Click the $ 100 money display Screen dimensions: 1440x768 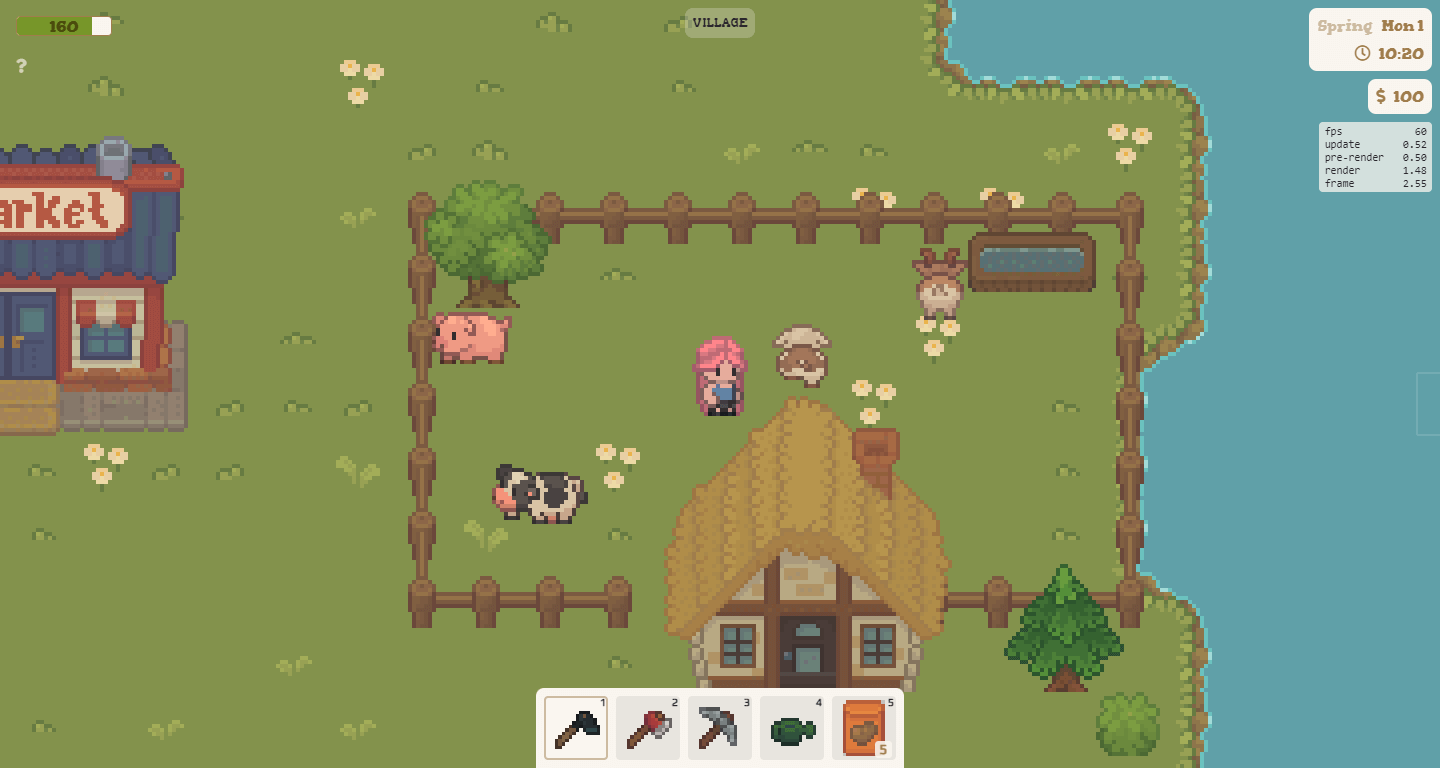click(1399, 96)
